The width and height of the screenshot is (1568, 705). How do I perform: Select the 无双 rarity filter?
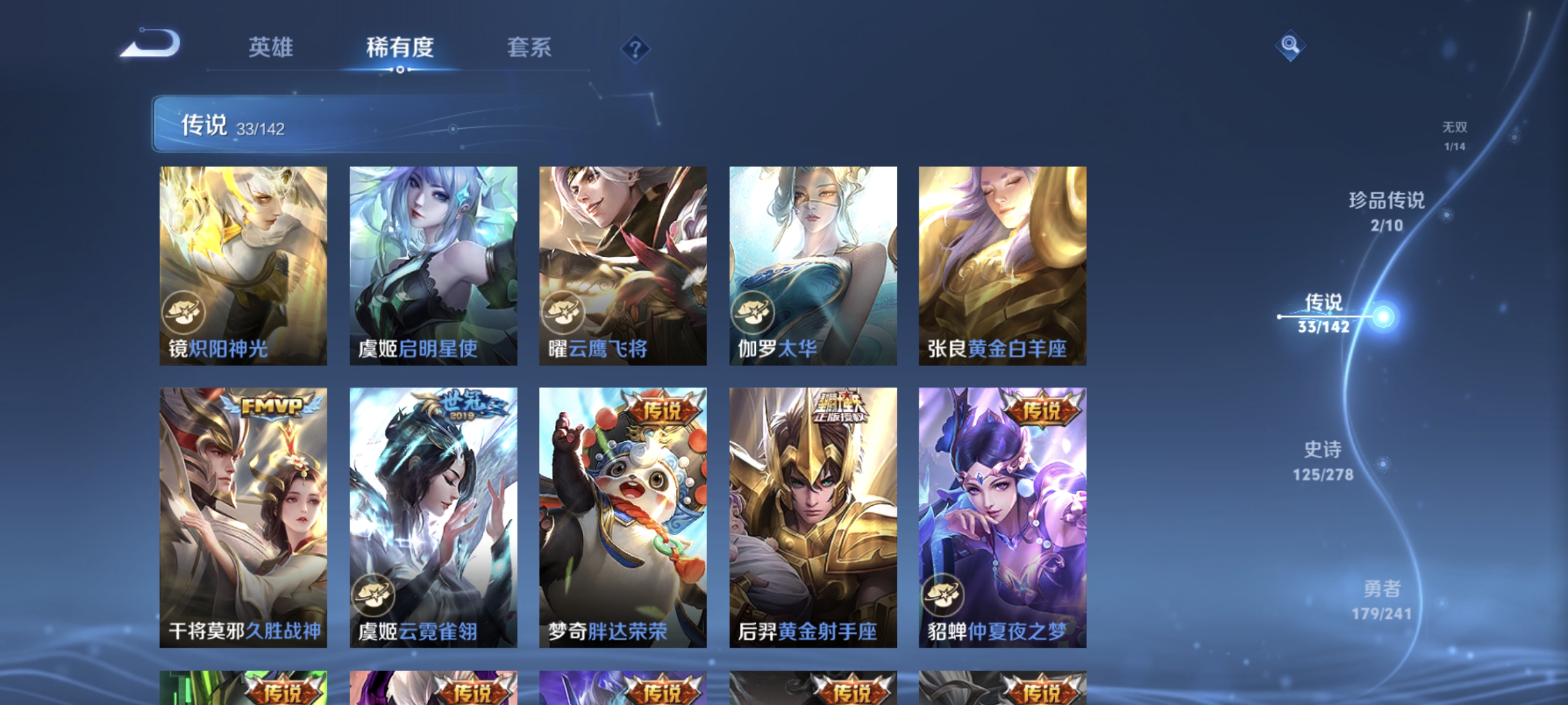1455,135
